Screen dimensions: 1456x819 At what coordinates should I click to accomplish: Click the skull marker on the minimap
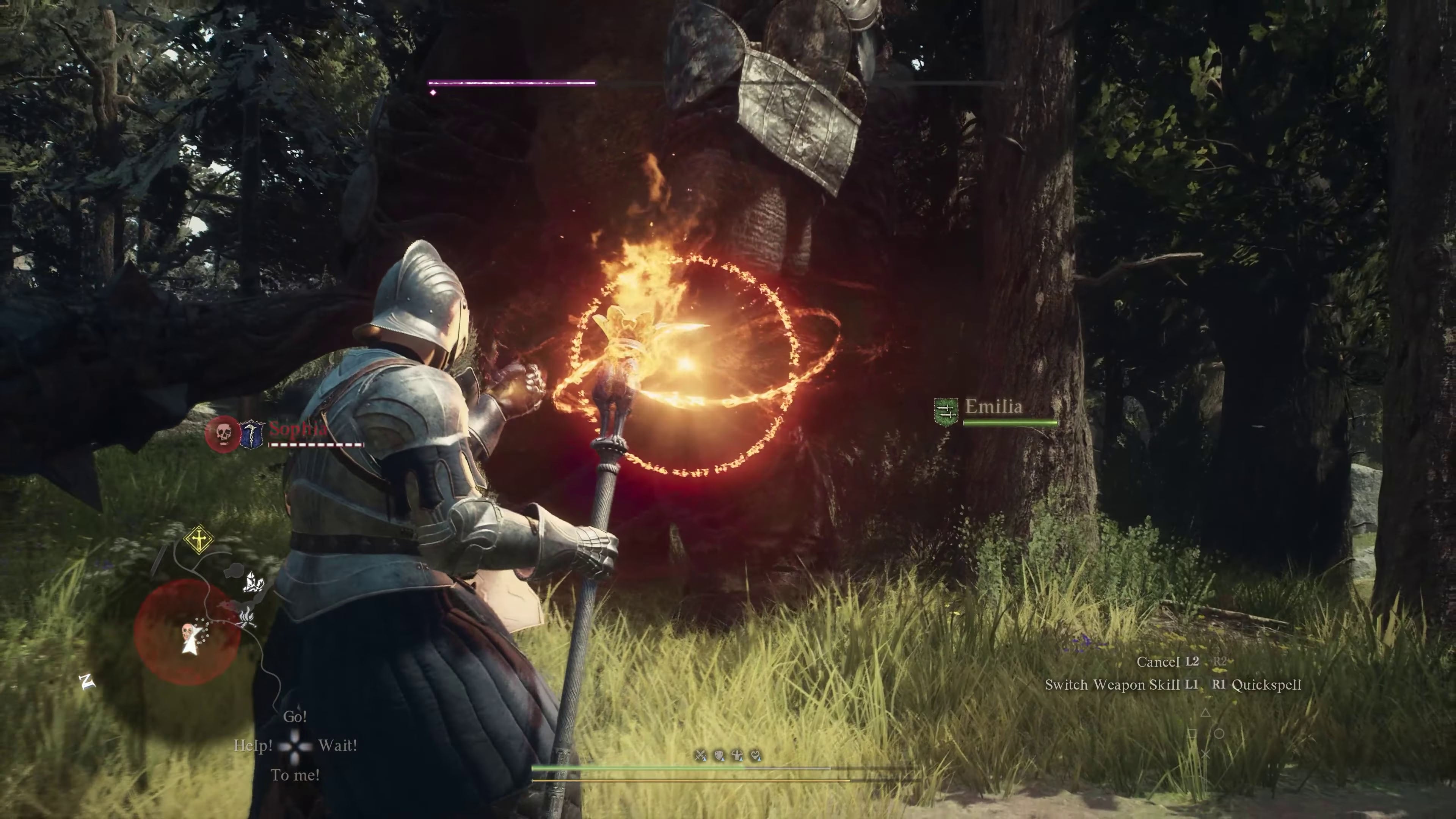point(187,631)
